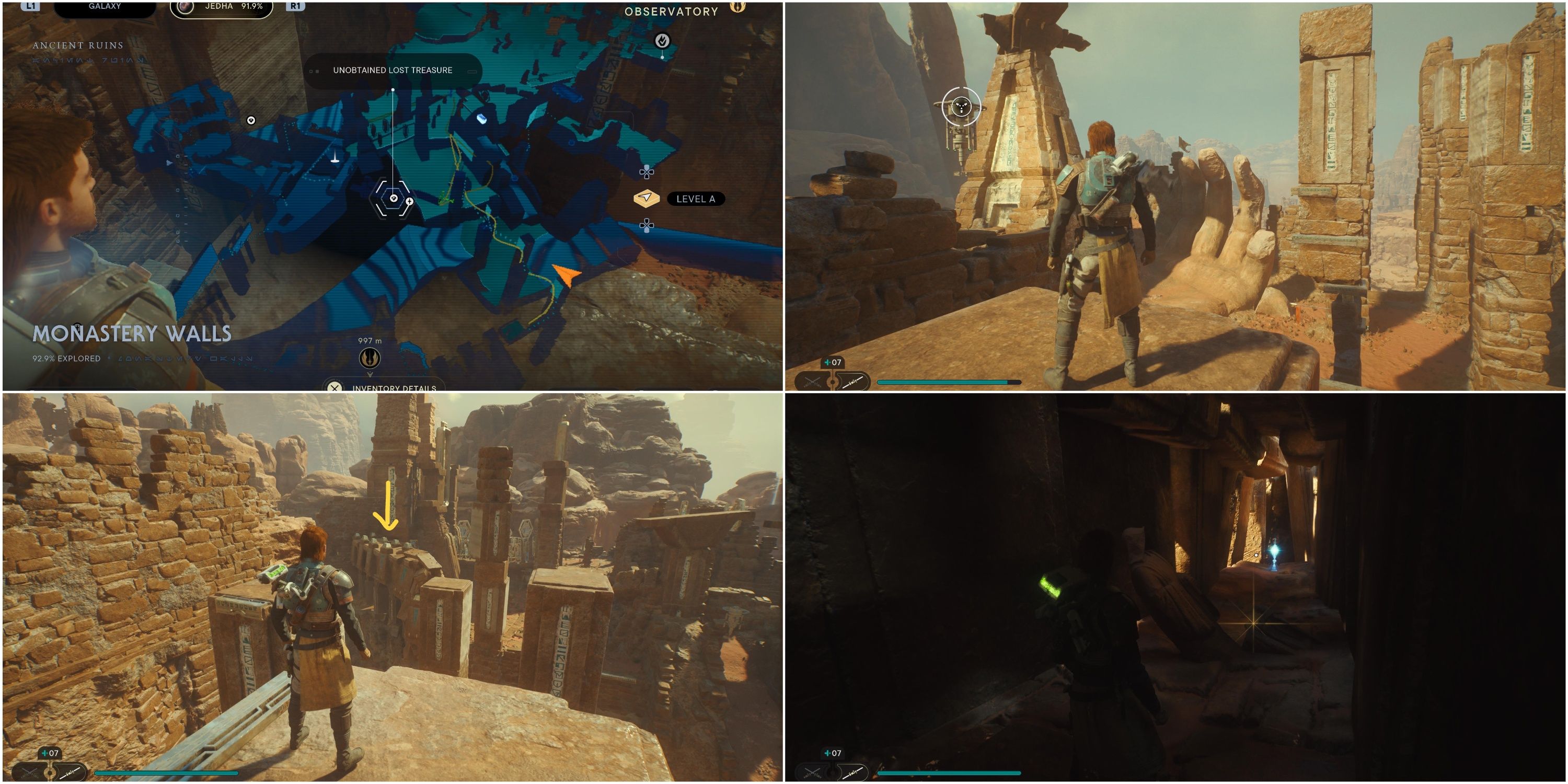1568x784 pixels.
Task: Click the hexagonal treasure marker on the map
Action: (x=393, y=199)
